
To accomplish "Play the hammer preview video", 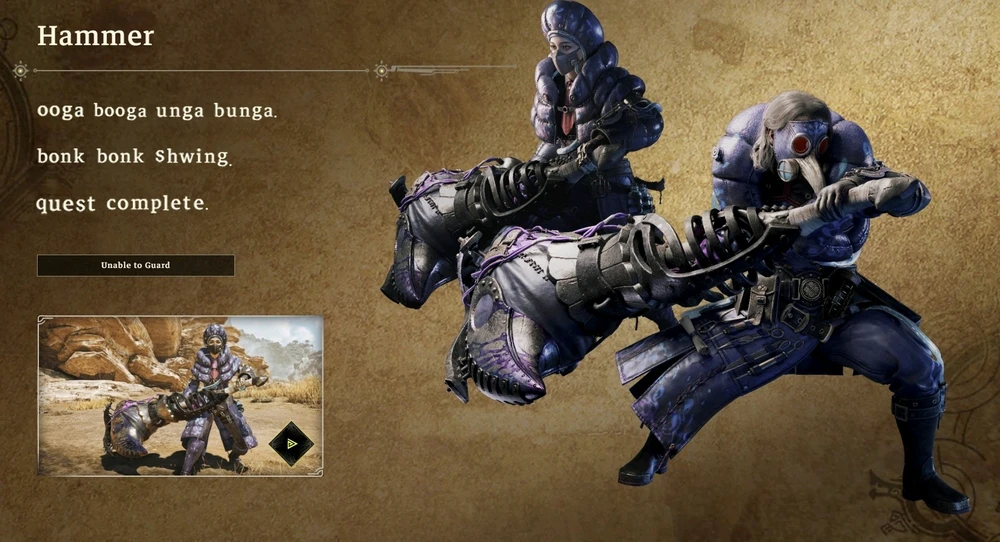I will click(292, 444).
